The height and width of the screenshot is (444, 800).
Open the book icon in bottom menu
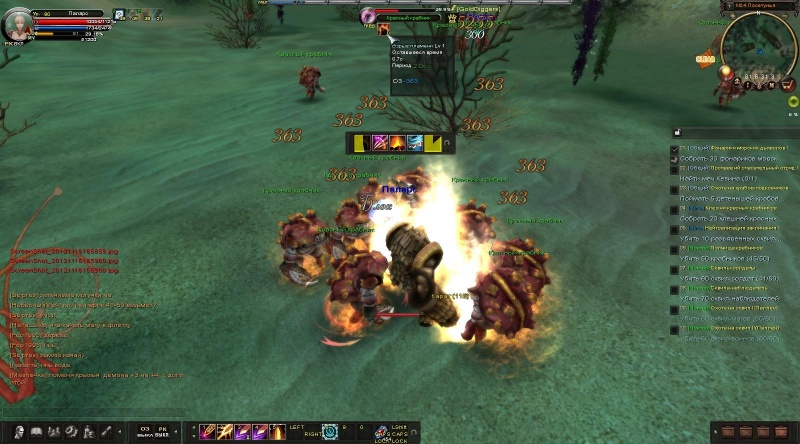pyautogui.click(x=36, y=432)
